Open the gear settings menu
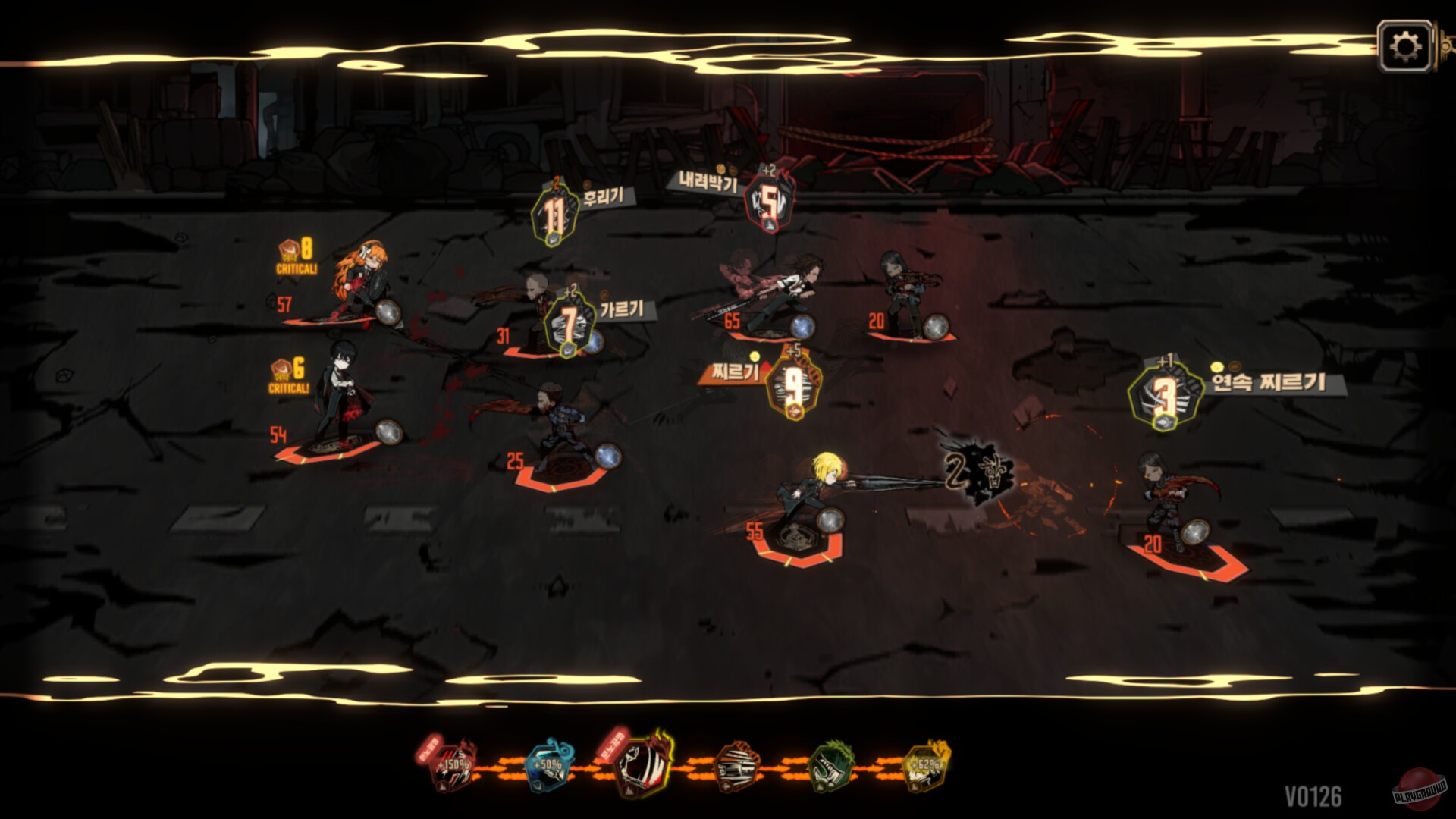This screenshot has width=1456, height=819. pos(1405,46)
